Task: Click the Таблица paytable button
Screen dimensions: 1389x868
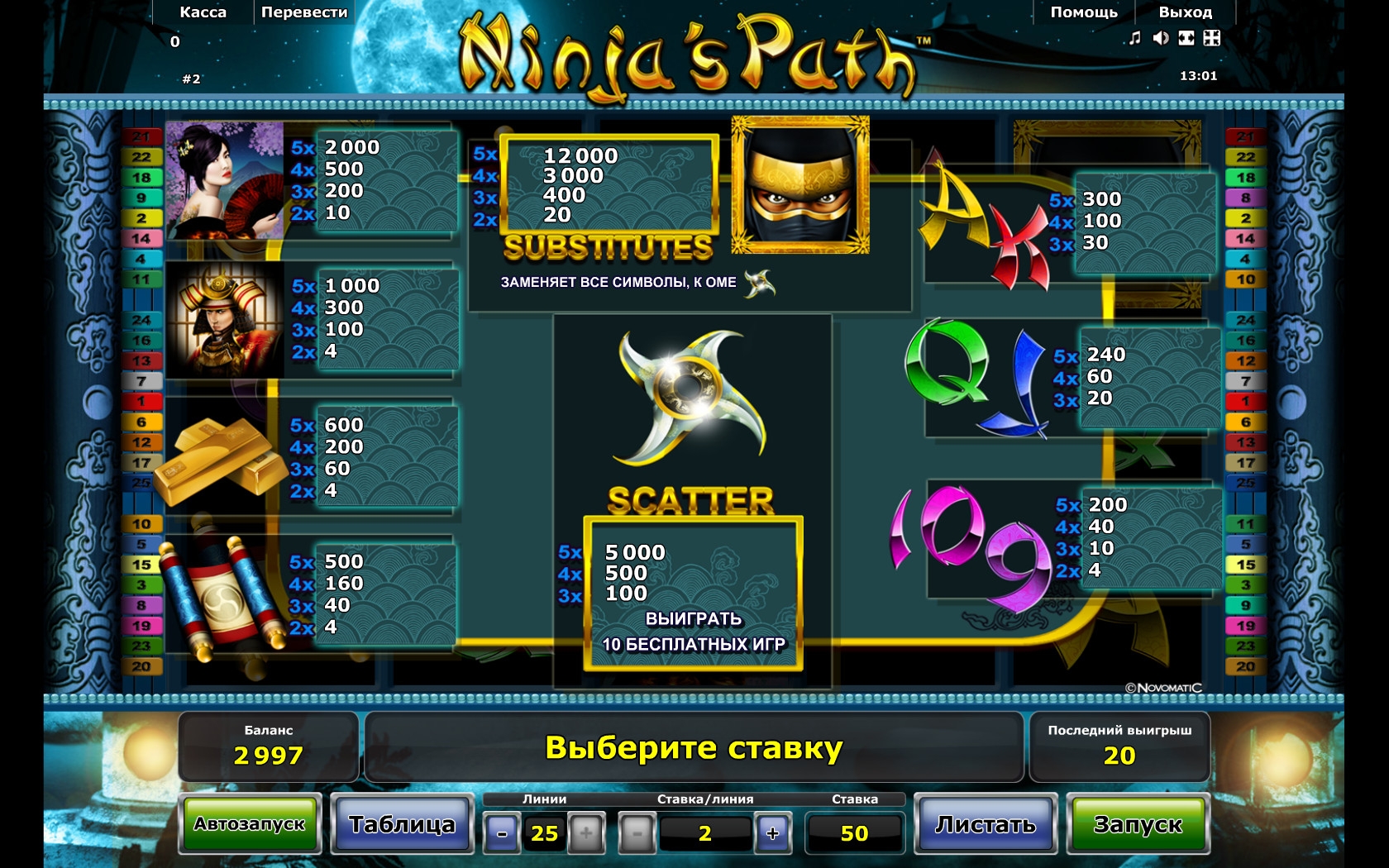Action: 402,824
